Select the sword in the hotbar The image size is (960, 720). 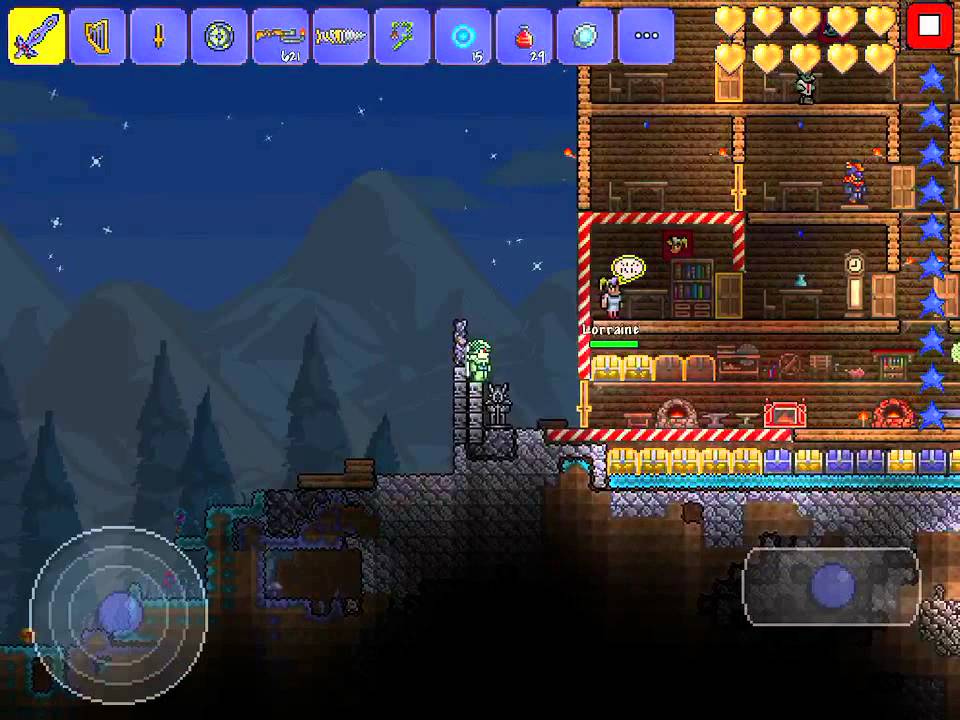click(37, 36)
